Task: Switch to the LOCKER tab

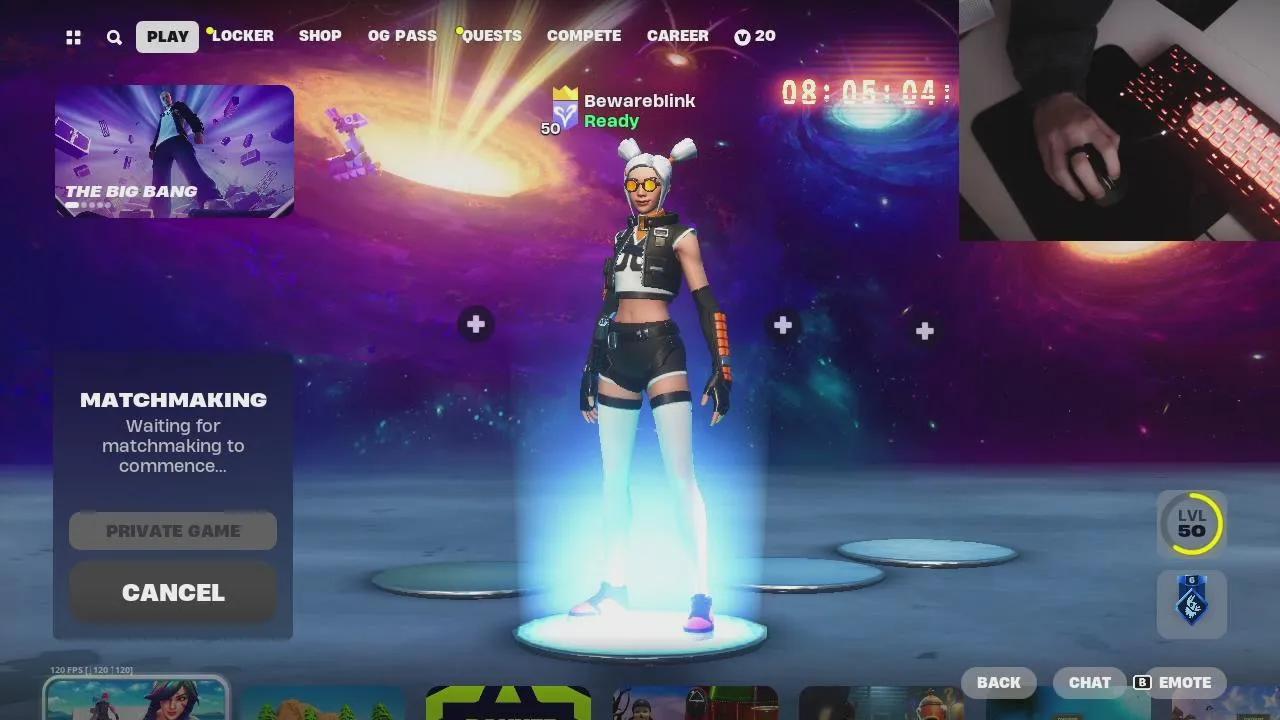Action: pos(243,36)
